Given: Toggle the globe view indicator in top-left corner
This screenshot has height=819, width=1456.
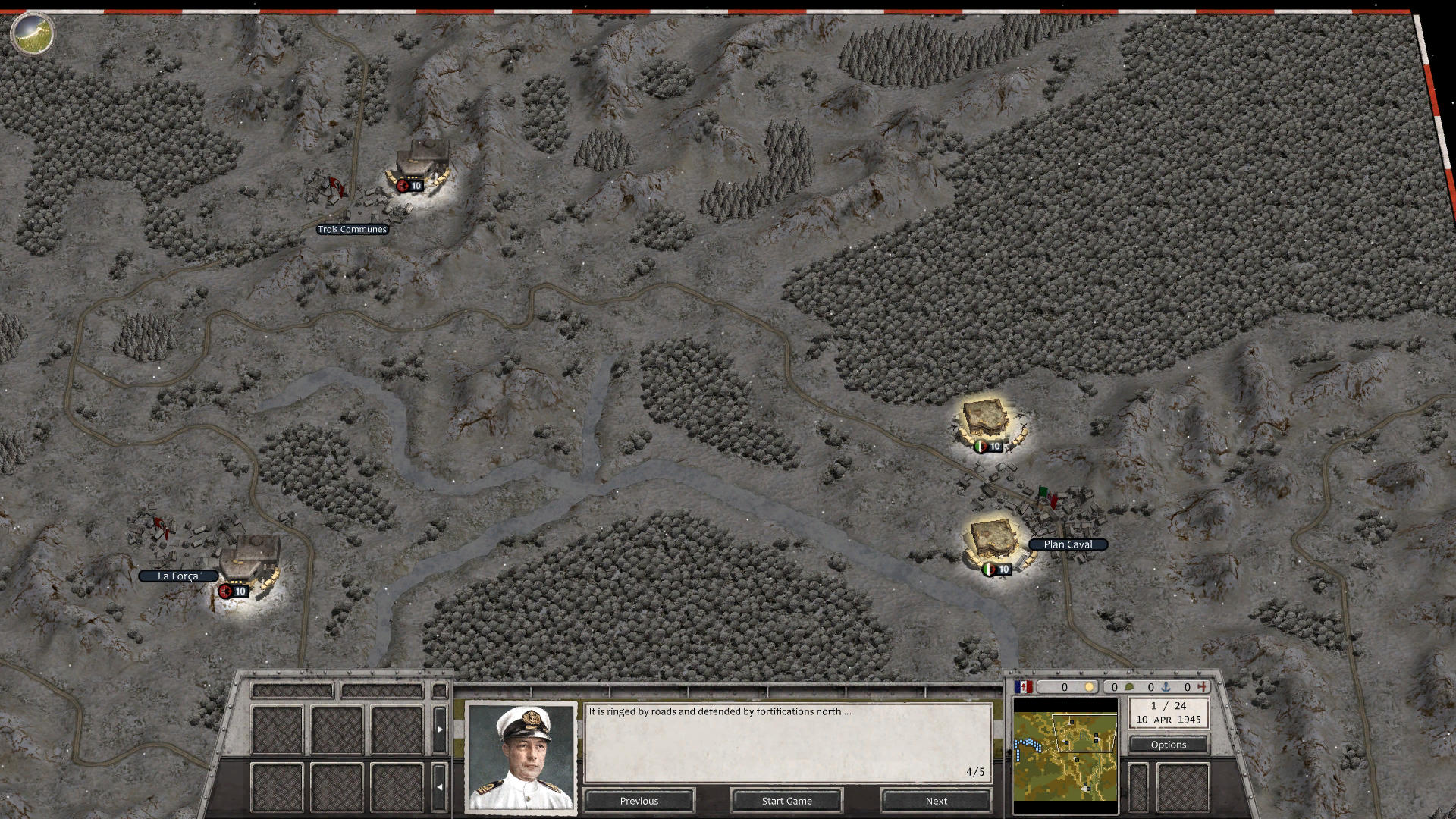Looking at the screenshot, I should [32, 32].
